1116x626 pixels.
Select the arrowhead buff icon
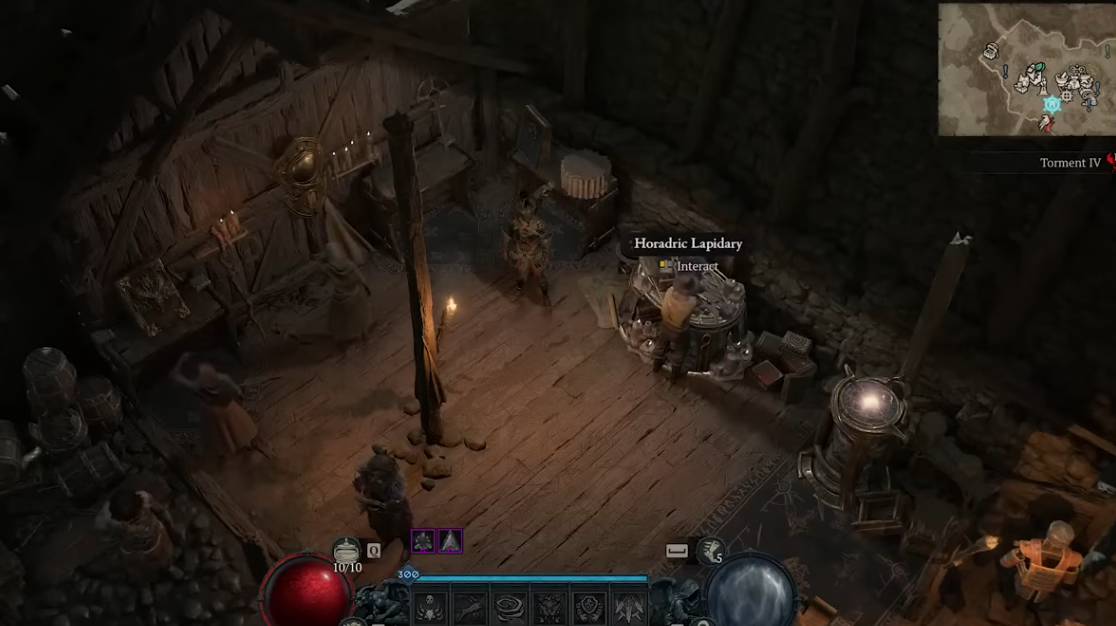[450, 541]
